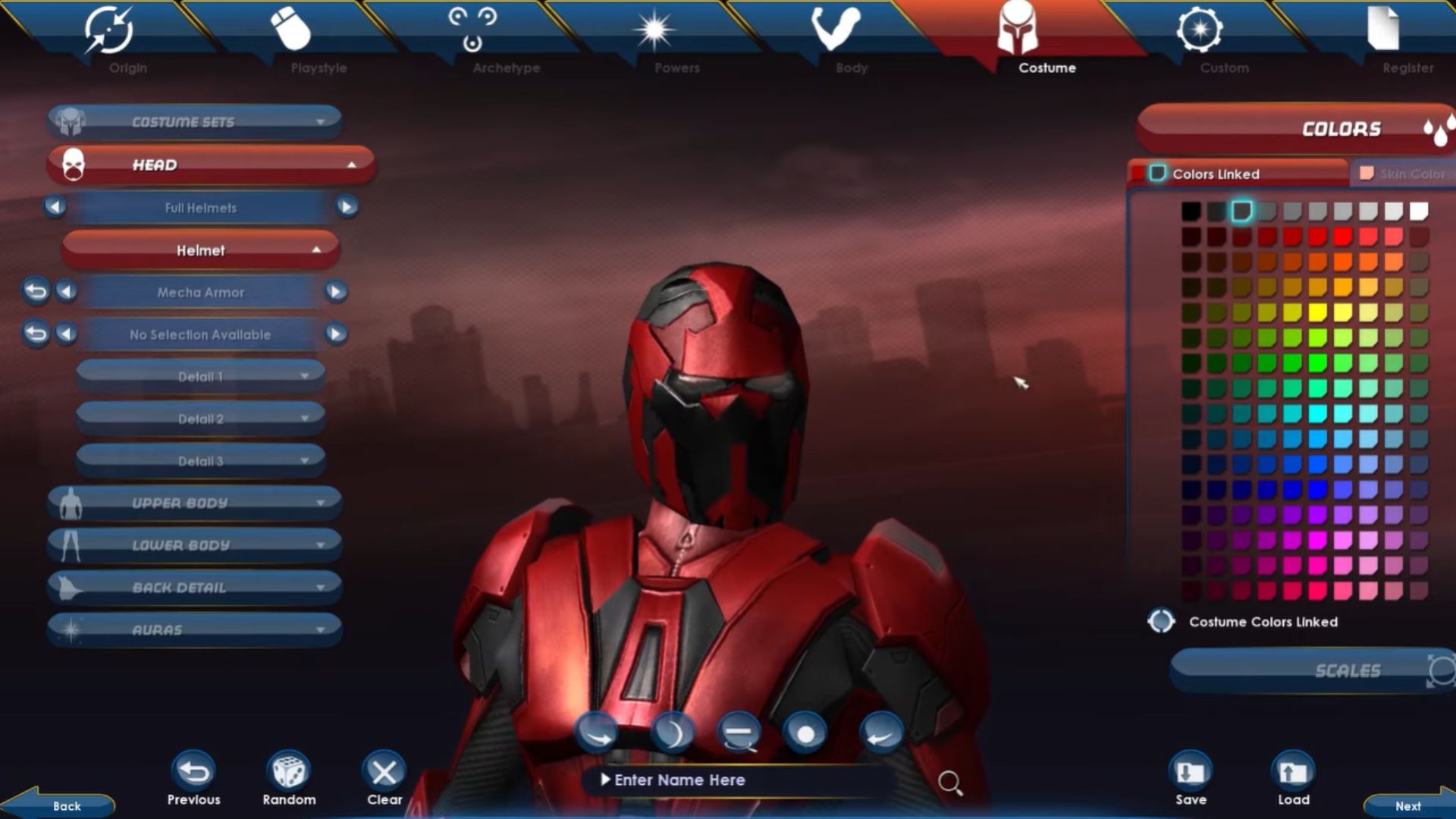Expand the Upper Body section

point(194,503)
